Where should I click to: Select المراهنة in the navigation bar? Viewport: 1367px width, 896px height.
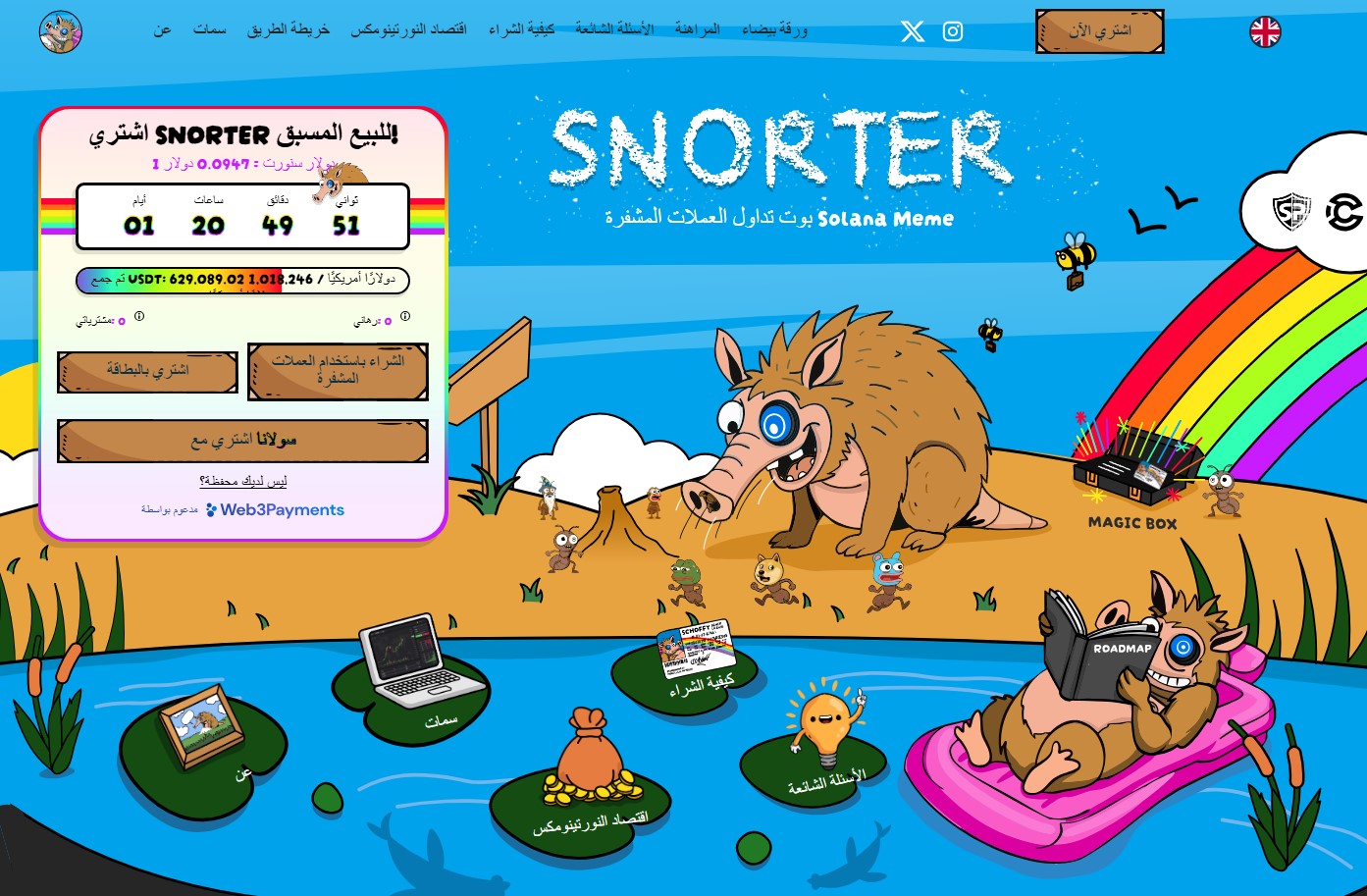pyautogui.click(x=697, y=29)
